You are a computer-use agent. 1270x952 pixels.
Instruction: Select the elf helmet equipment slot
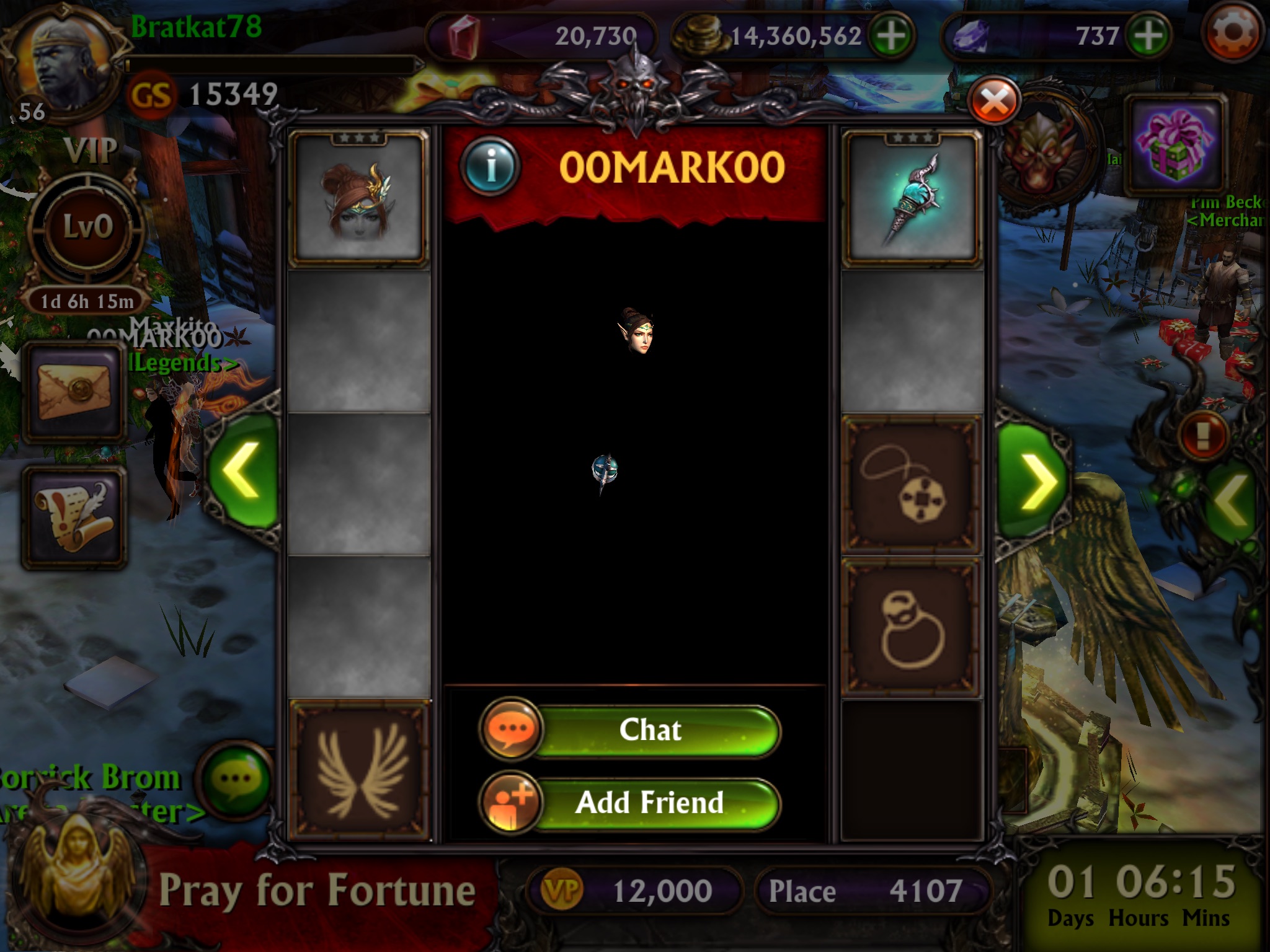pyautogui.click(x=359, y=198)
